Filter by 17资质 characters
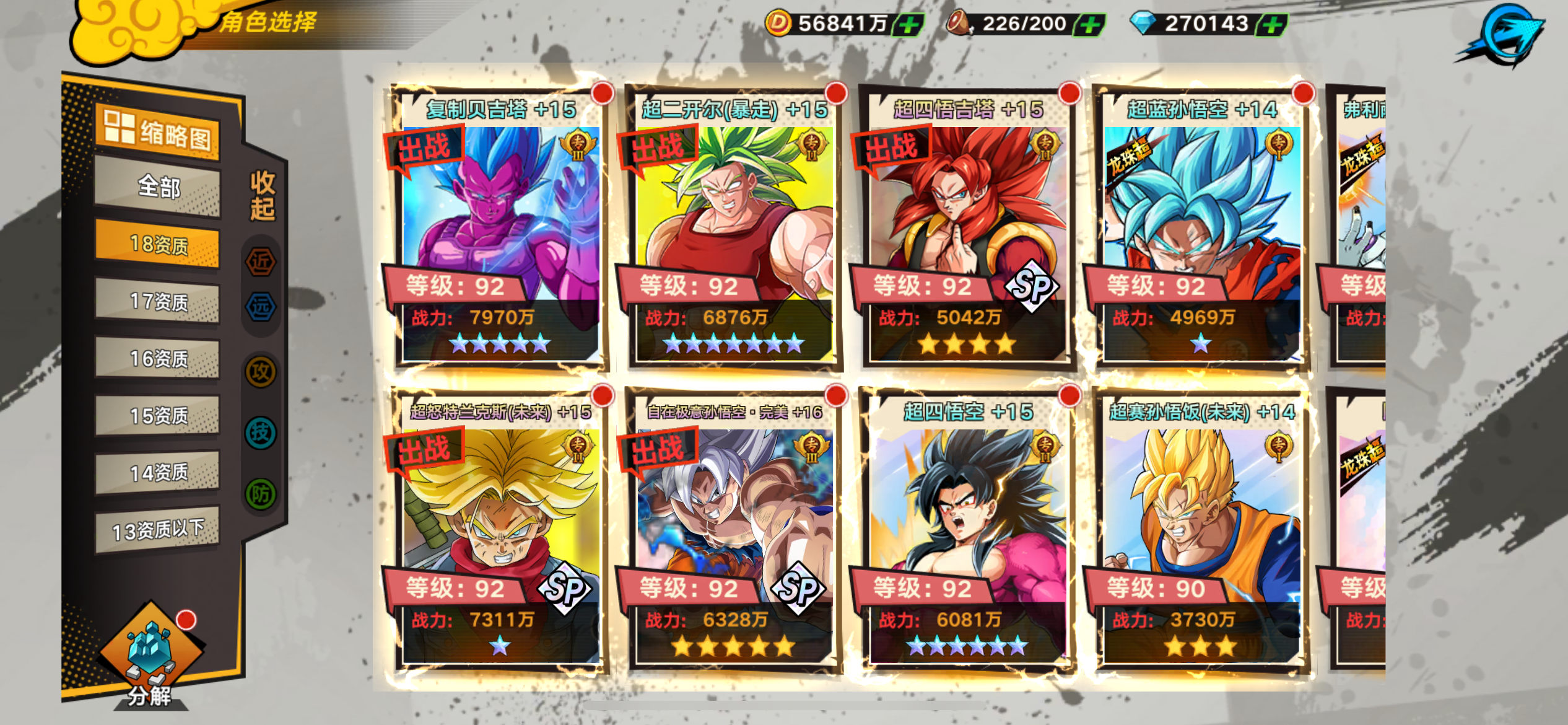Screen dimensions: 1568x725 coord(157,301)
